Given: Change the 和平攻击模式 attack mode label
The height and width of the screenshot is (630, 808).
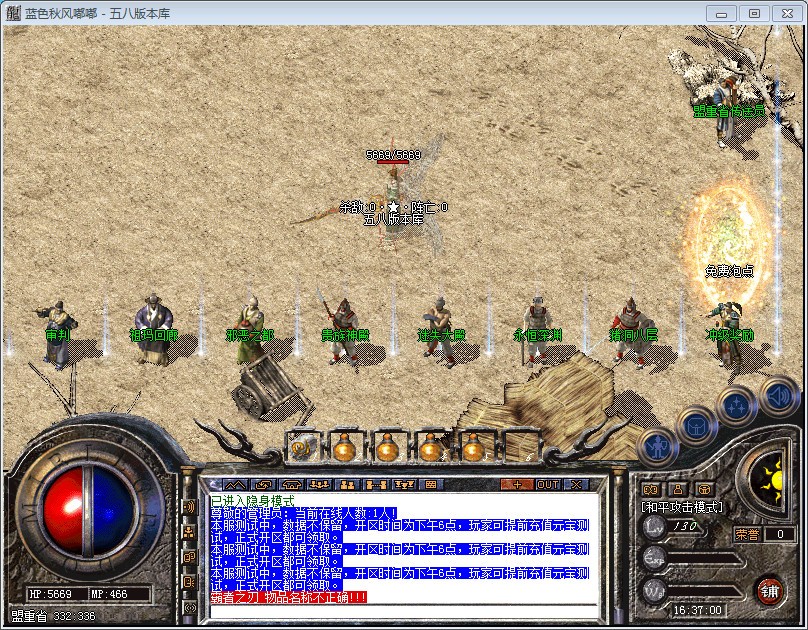Looking at the screenshot, I should coord(682,507).
